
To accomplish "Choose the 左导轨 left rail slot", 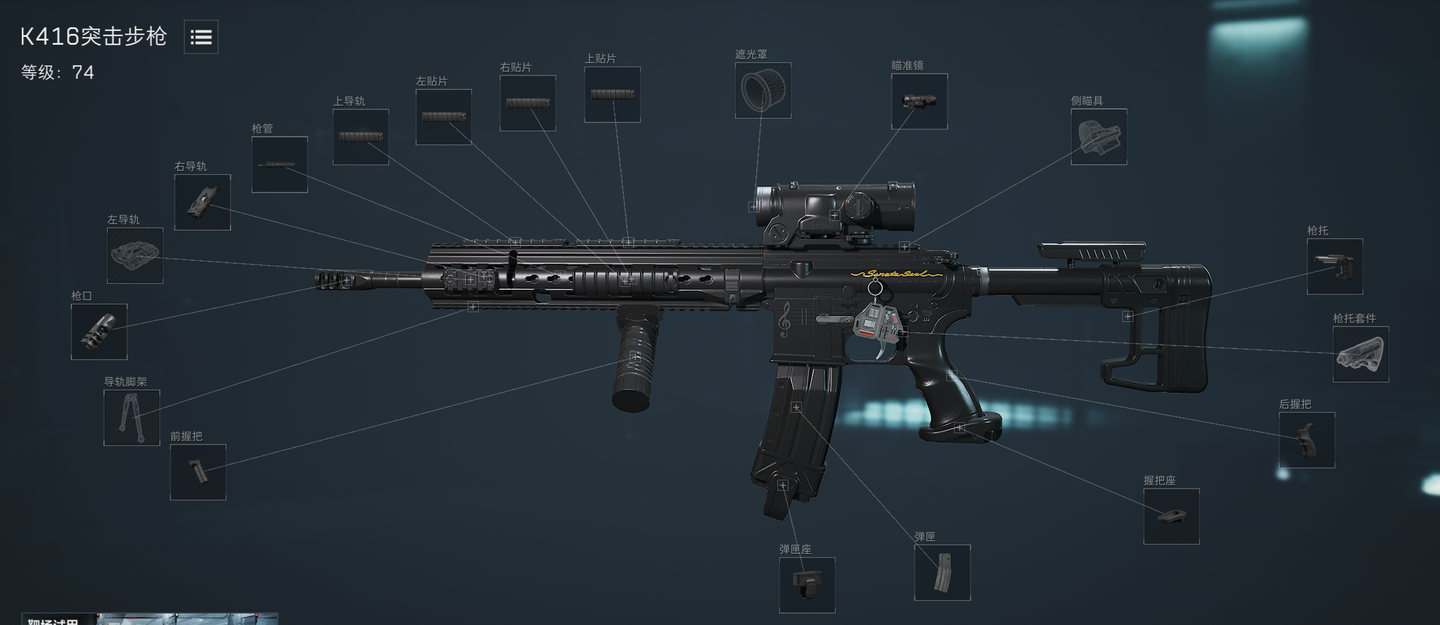I will tap(135, 255).
